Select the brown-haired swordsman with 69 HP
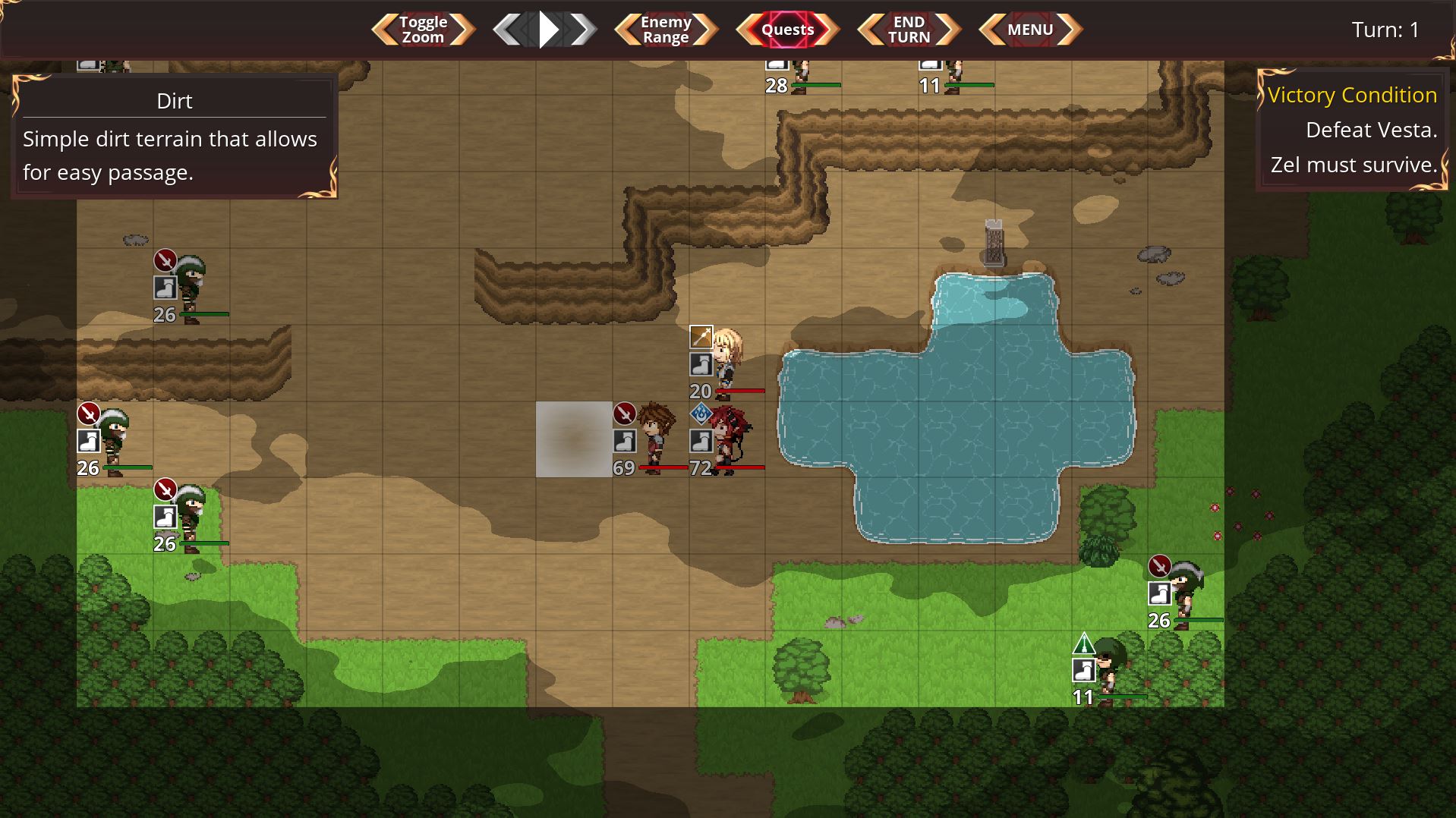The width and height of the screenshot is (1456, 818). pyautogui.click(x=654, y=439)
